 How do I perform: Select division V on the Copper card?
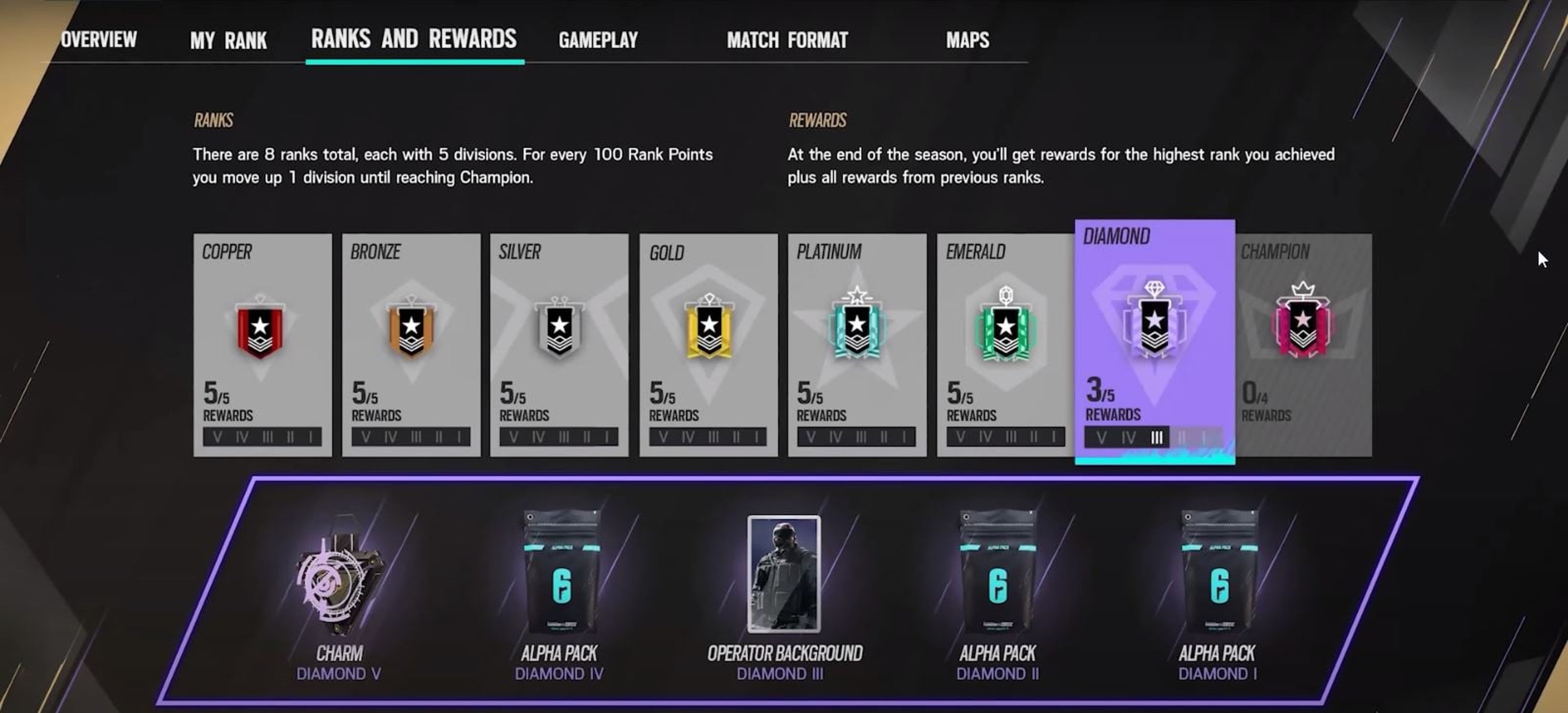218,436
